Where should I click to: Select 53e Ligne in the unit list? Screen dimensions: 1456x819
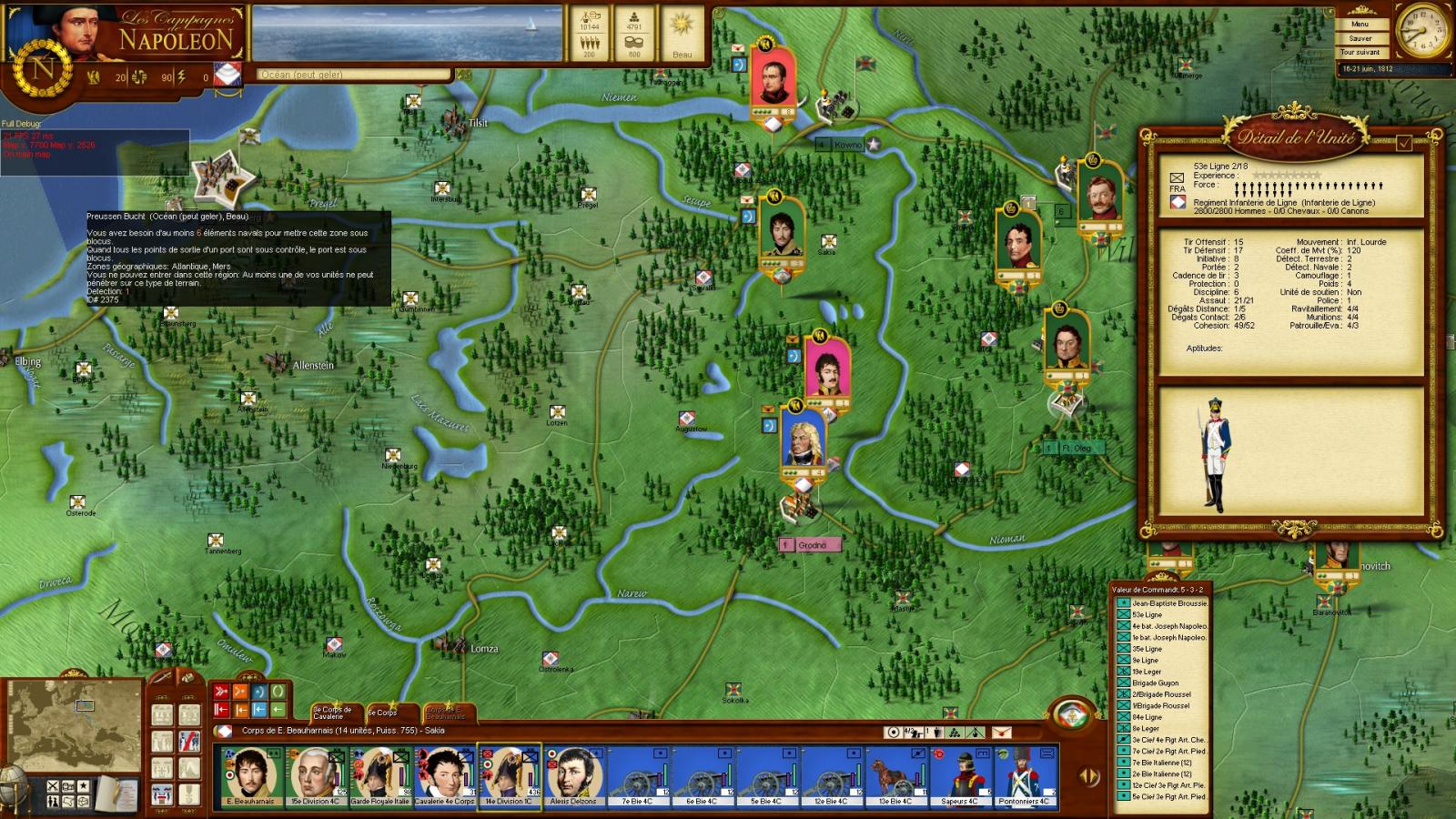(x=1148, y=615)
